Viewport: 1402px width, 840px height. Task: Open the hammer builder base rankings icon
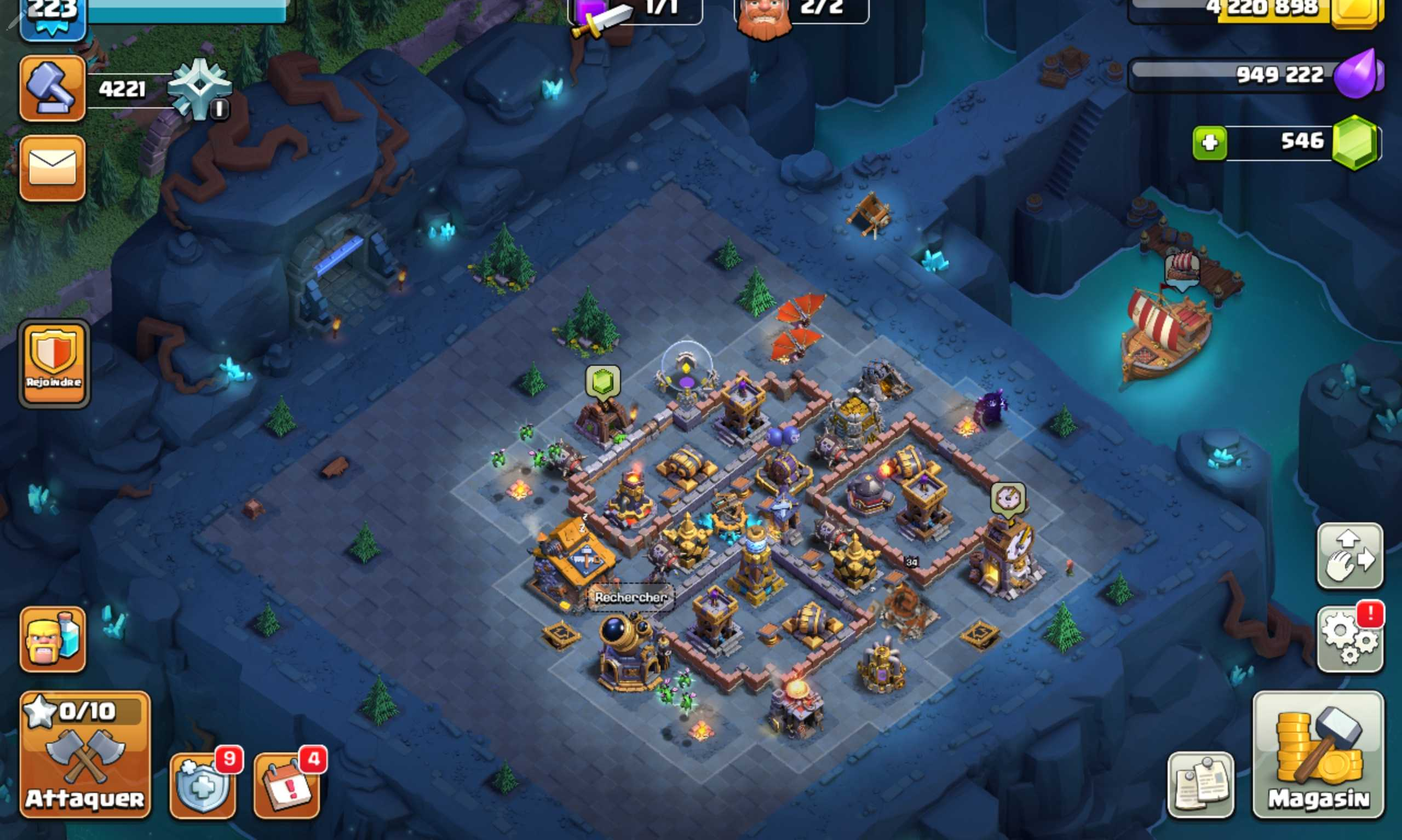[53, 88]
